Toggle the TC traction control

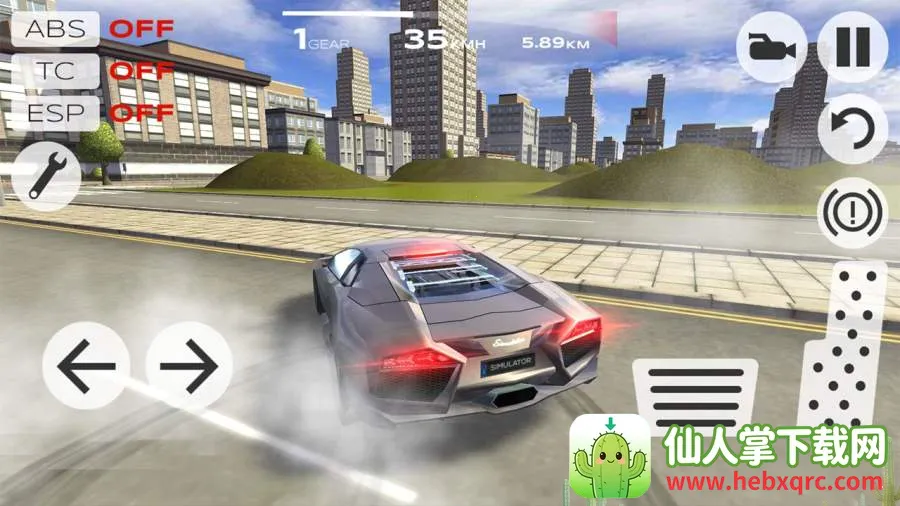(x=55, y=70)
